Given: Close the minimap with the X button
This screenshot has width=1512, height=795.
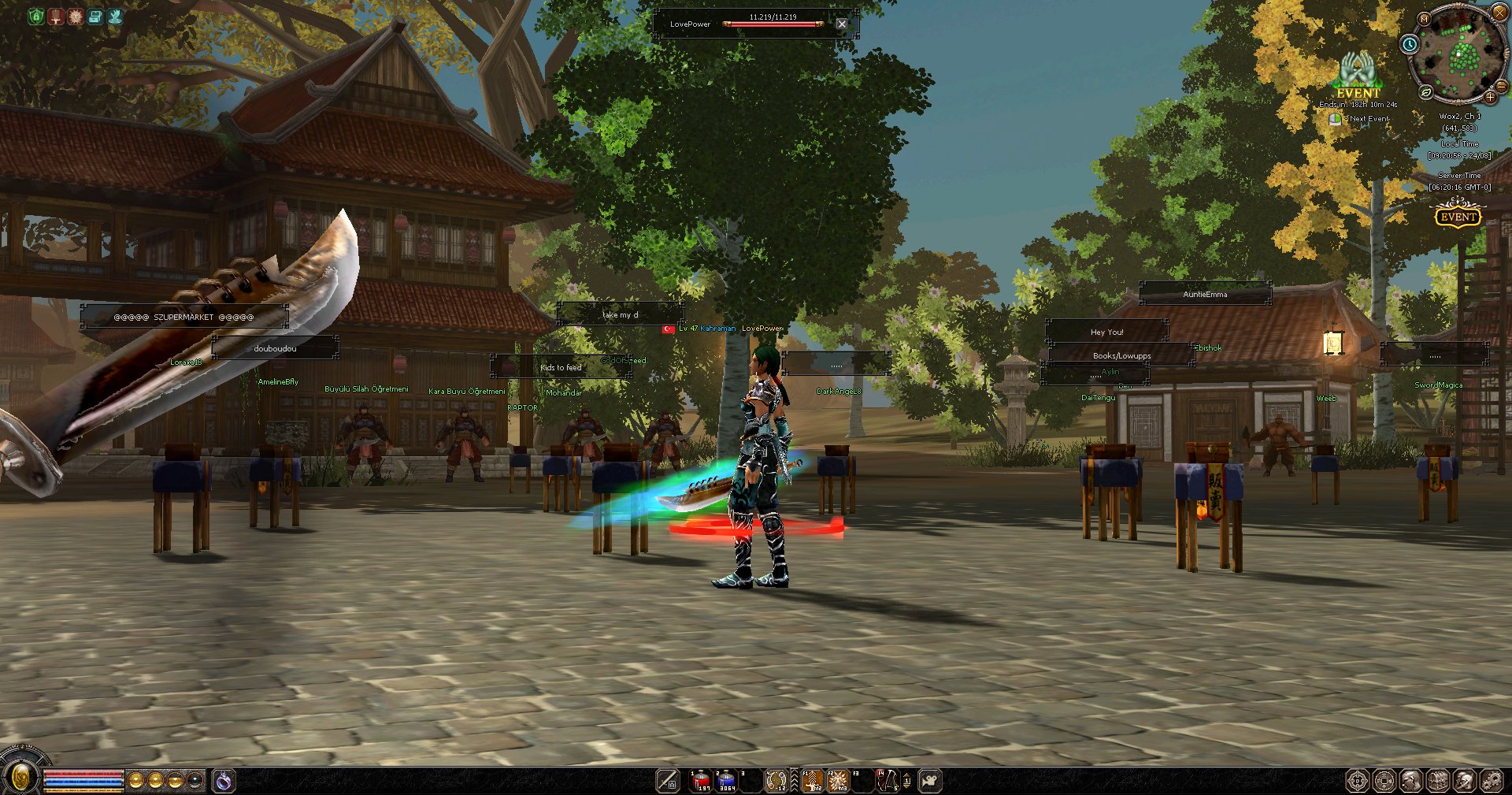Looking at the screenshot, I should (1499, 12).
